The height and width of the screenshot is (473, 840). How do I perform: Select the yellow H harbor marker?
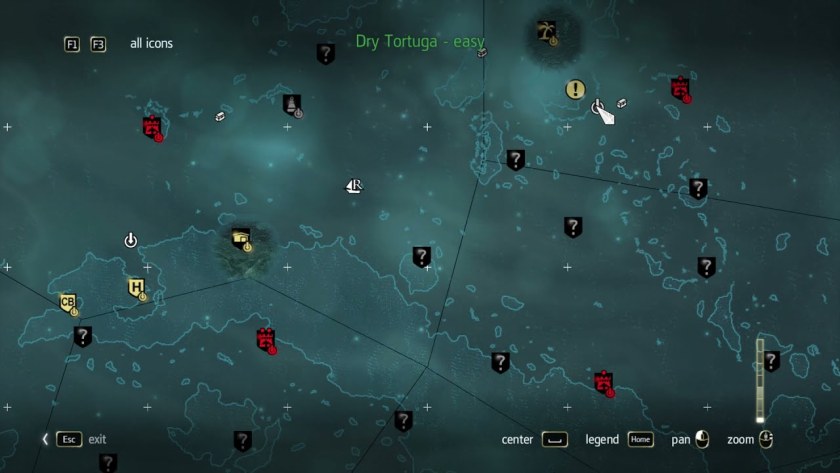tap(136, 288)
